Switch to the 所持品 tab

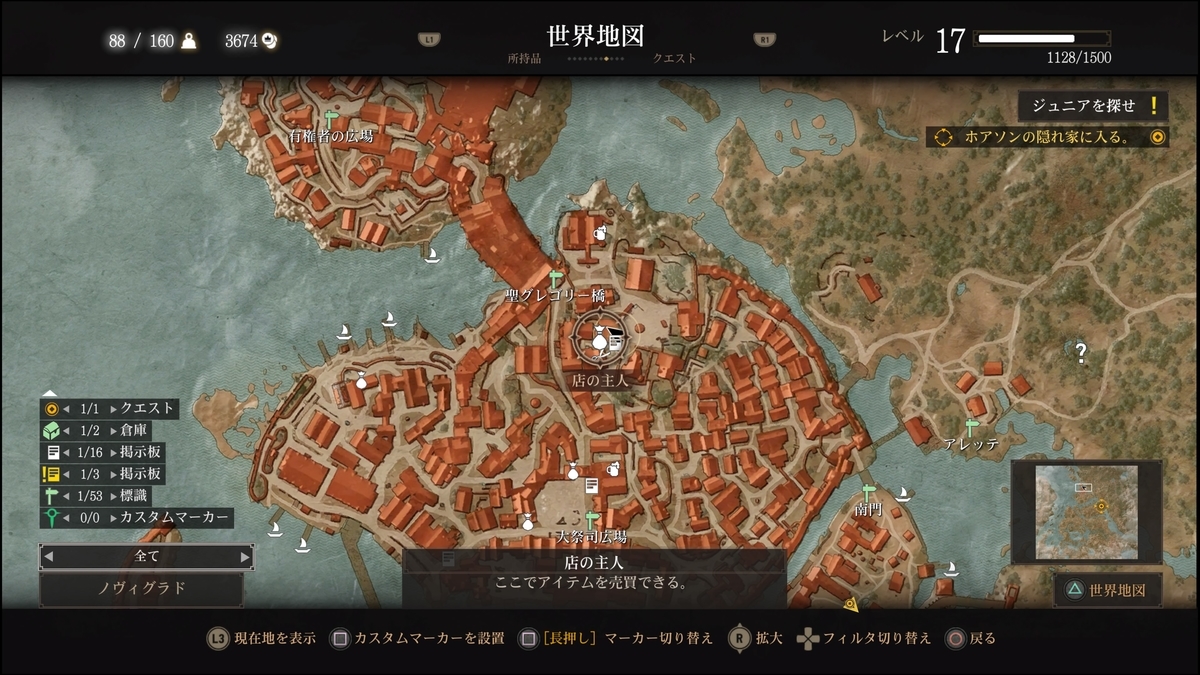click(524, 58)
